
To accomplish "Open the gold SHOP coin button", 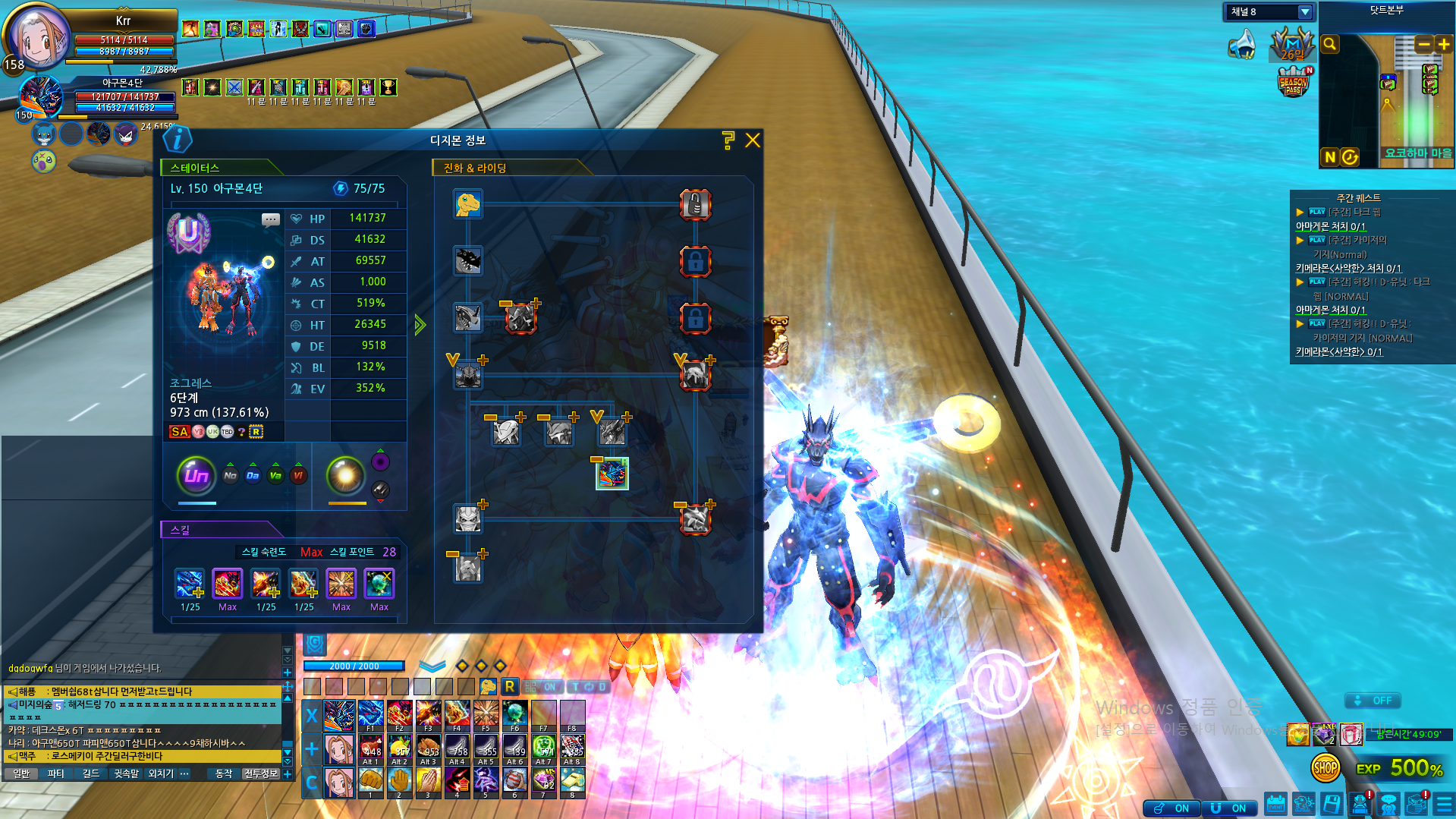I will [x=1325, y=768].
